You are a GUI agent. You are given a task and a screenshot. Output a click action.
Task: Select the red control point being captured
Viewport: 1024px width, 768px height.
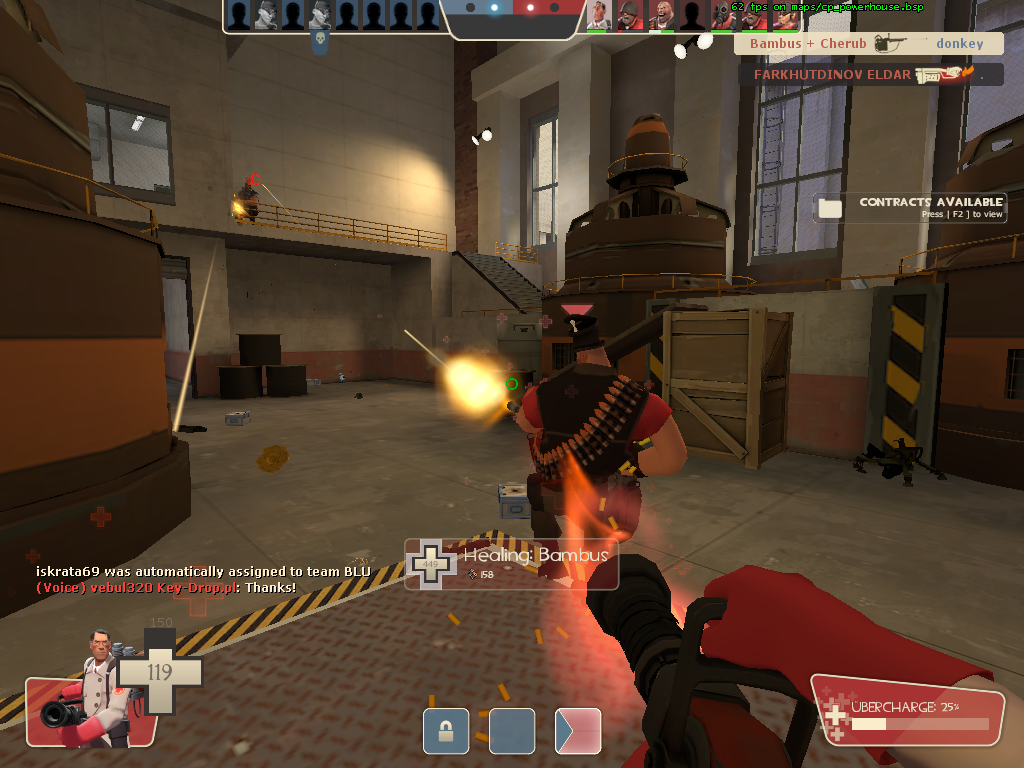578,731
